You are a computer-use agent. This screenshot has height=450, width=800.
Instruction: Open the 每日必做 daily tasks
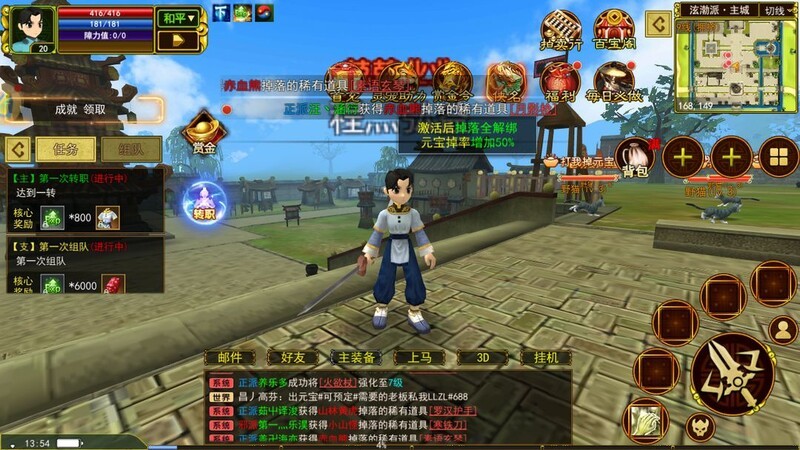pos(613,82)
